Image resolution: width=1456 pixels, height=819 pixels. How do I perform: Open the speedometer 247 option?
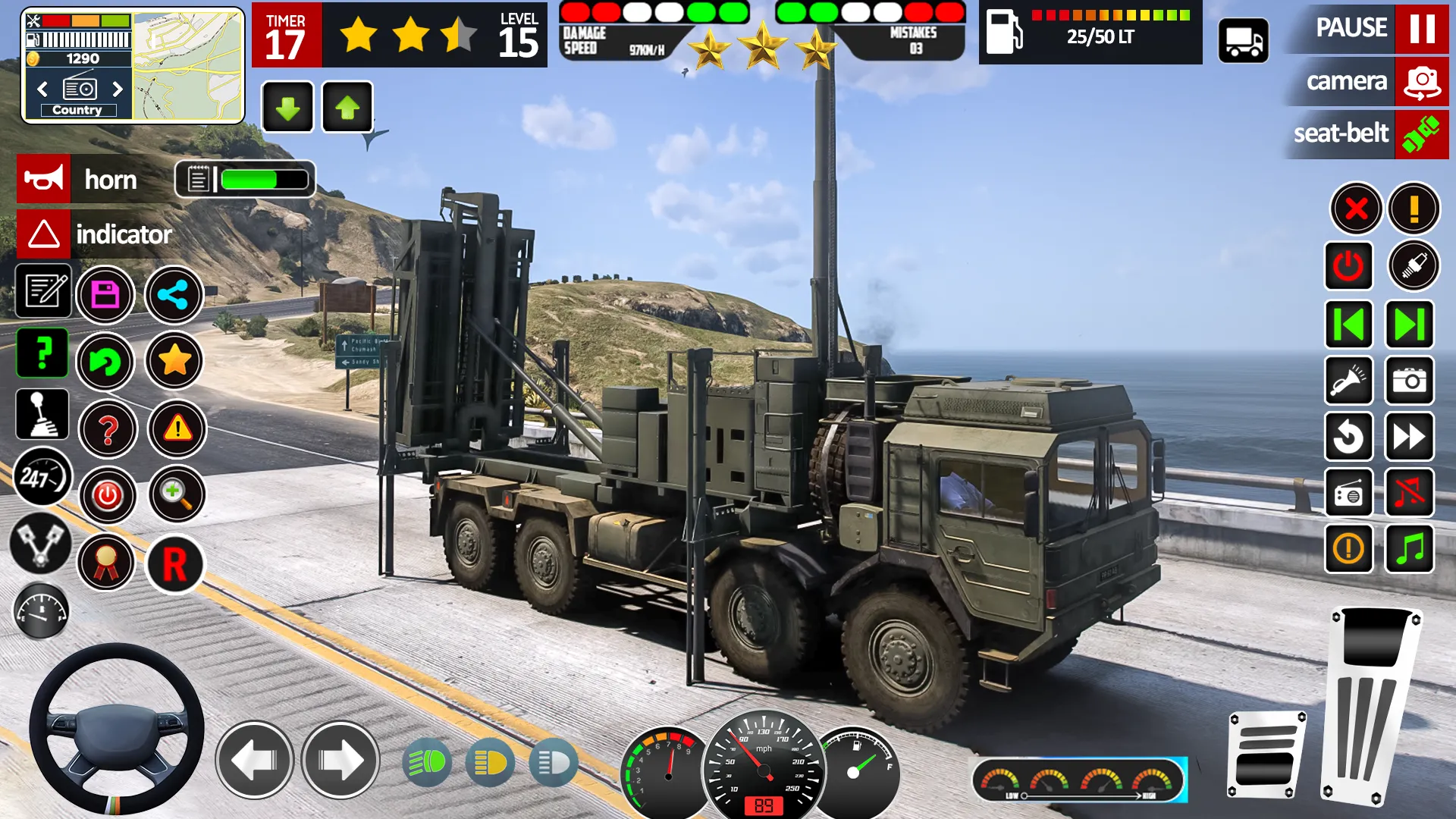tap(43, 478)
